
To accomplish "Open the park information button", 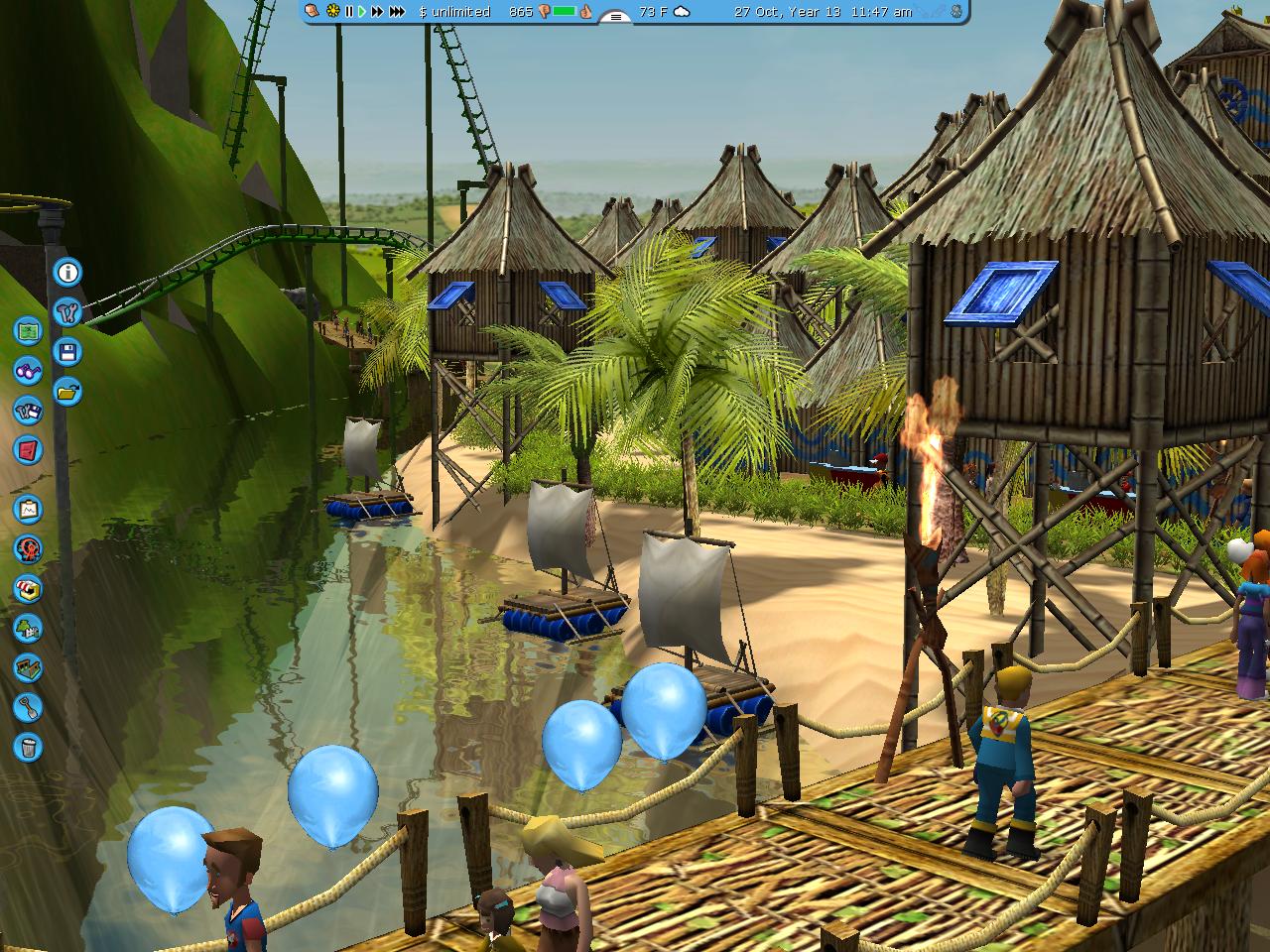I will click(67, 272).
